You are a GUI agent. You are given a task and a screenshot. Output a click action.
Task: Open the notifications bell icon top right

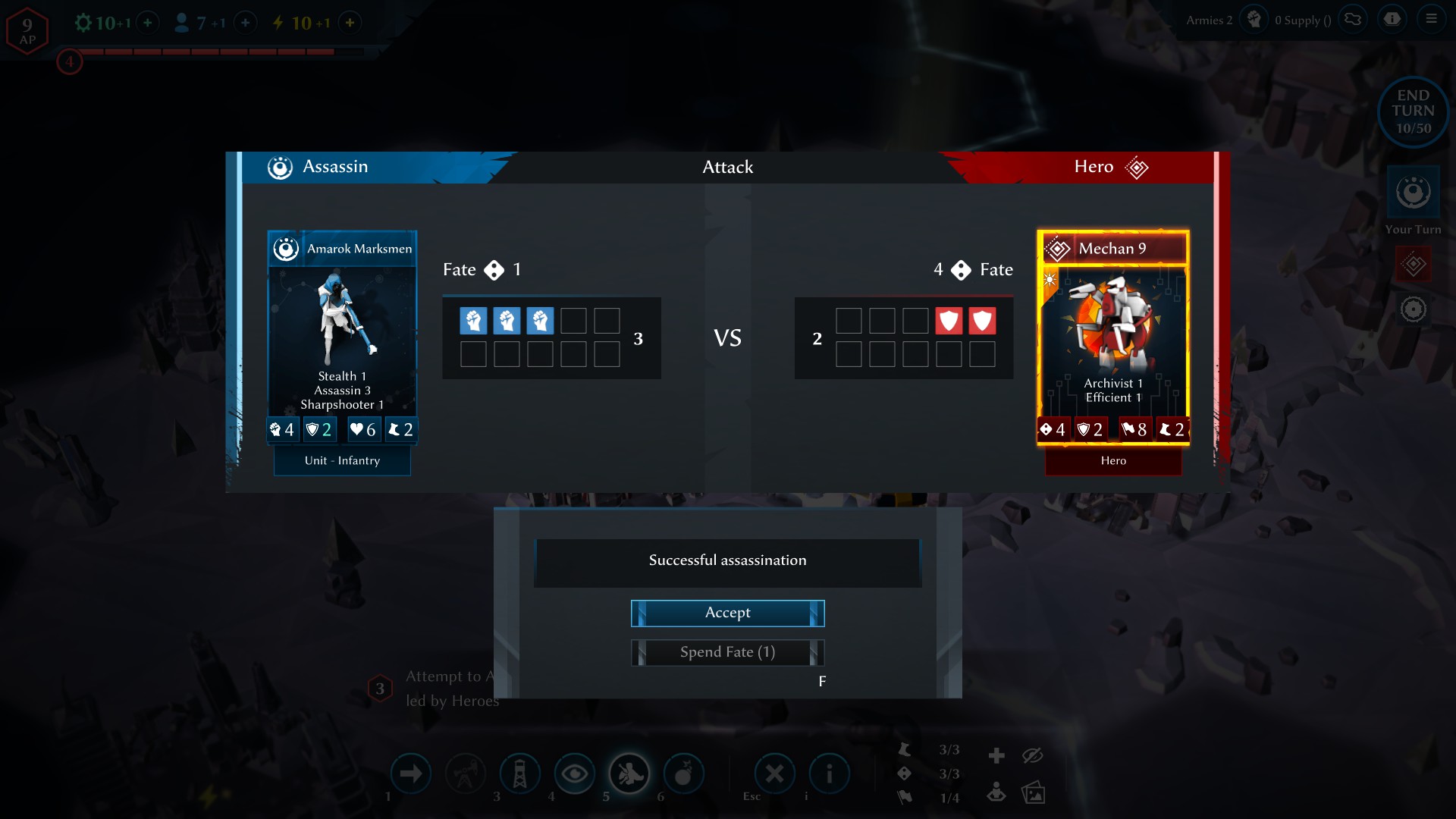1392,19
